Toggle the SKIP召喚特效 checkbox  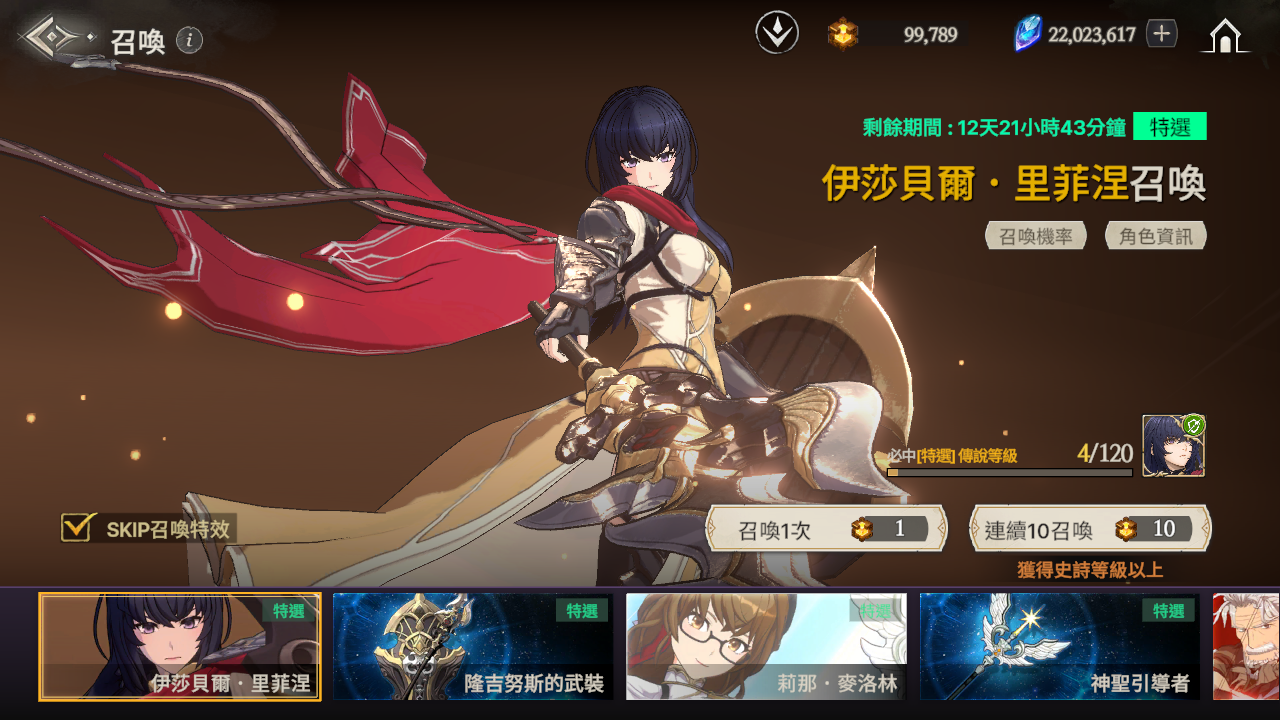(78, 528)
